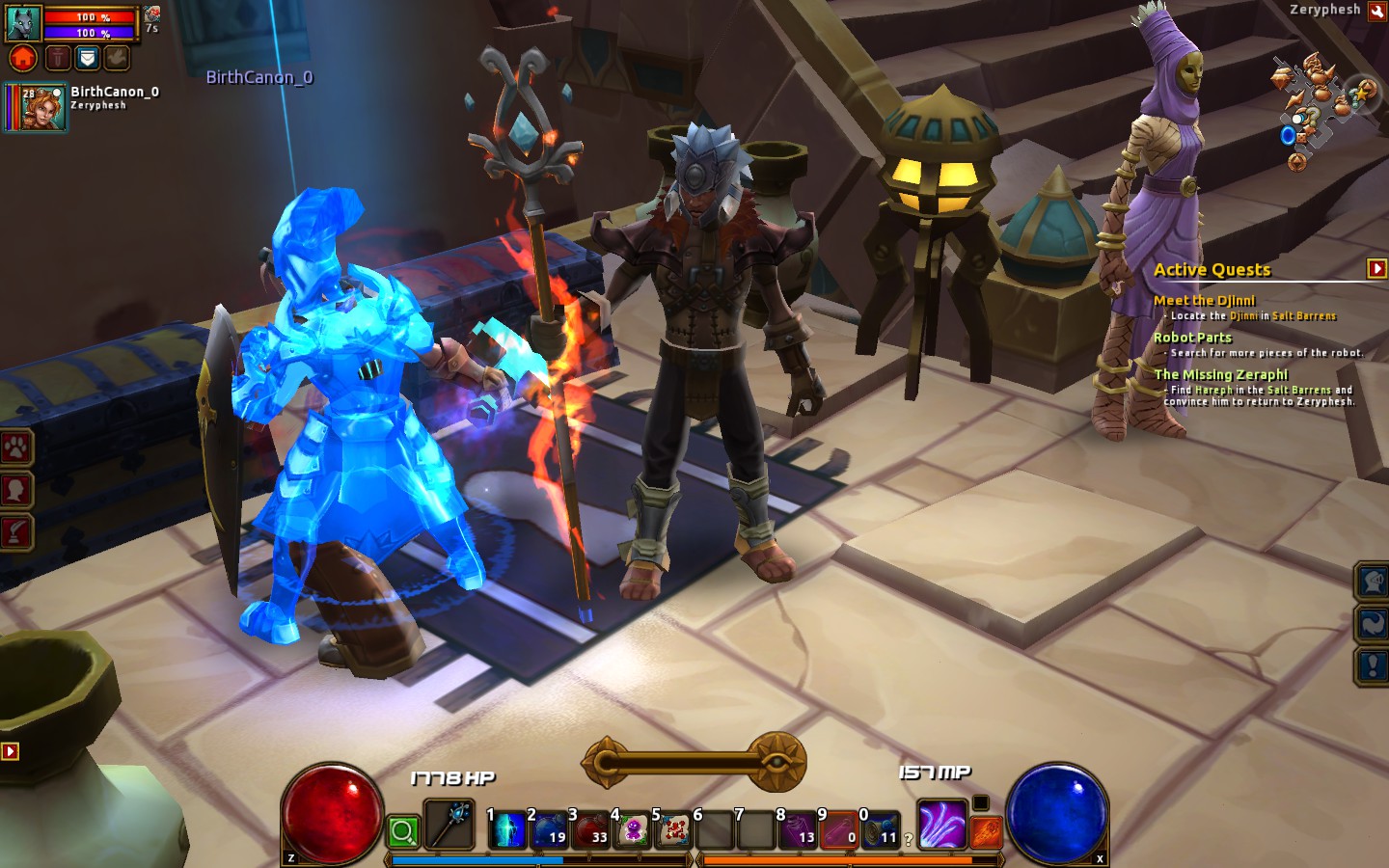The width and height of the screenshot is (1389, 868).
Task: Select the equipped staff weapon slot
Action: (449, 825)
